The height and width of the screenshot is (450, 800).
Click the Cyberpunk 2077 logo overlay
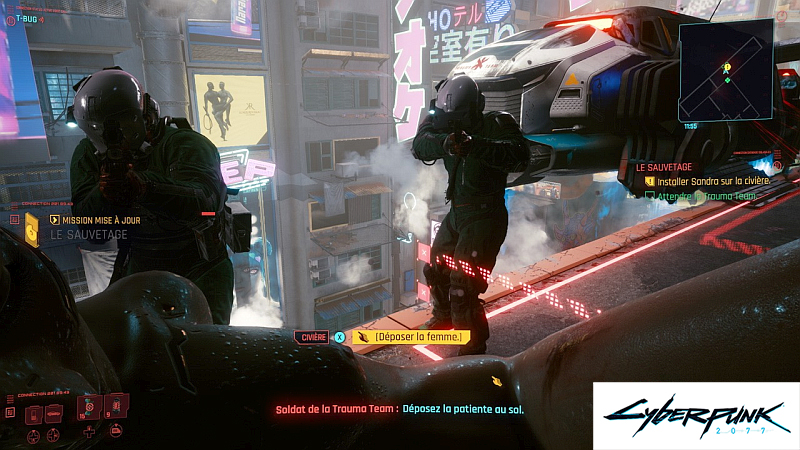click(x=696, y=415)
